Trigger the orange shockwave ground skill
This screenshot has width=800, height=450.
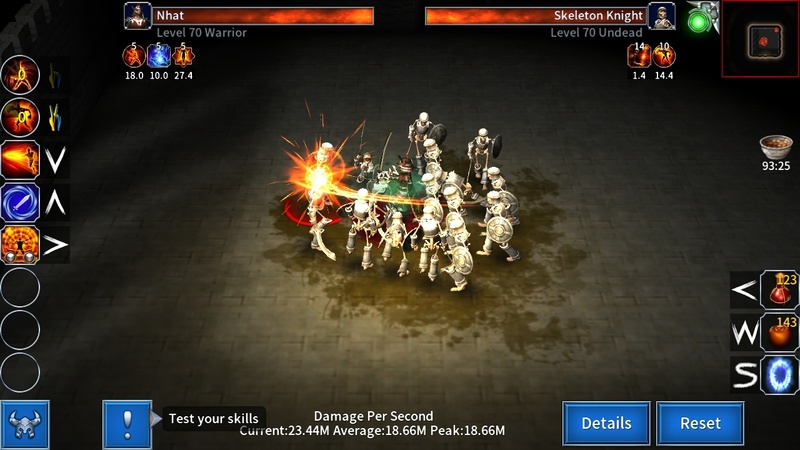click(x=20, y=244)
